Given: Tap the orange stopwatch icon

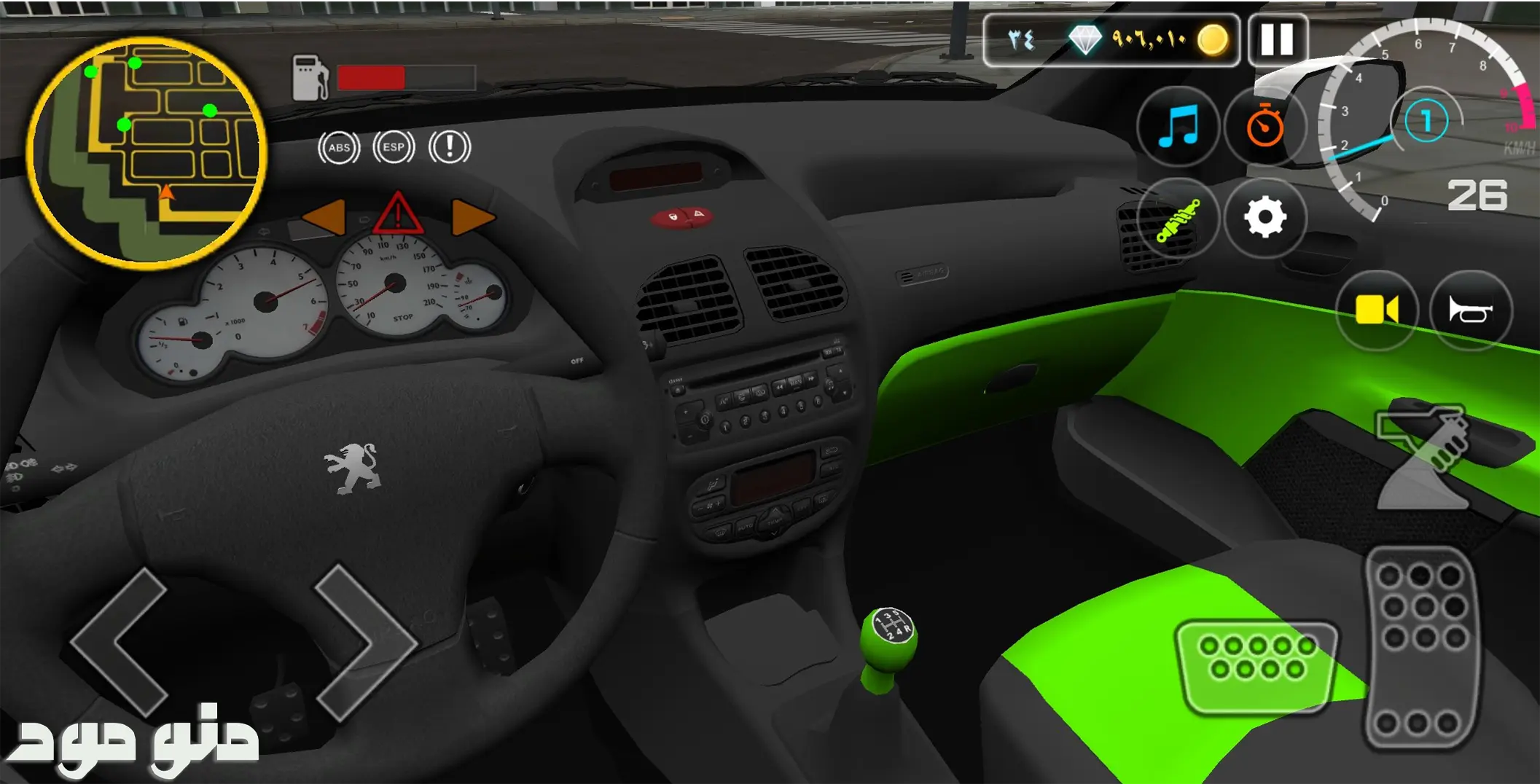Looking at the screenshot, I should [x=1265, y=127].
